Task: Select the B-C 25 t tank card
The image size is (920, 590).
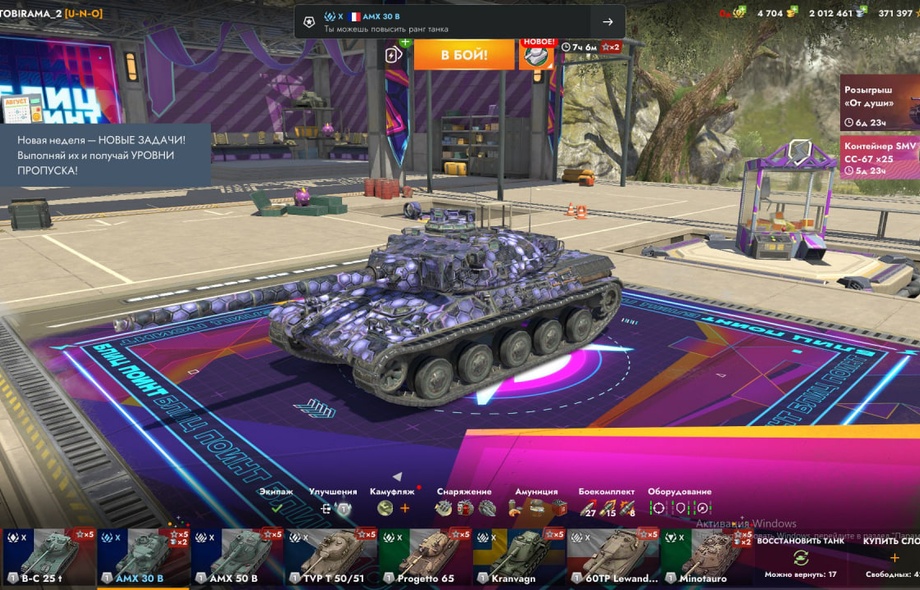Action: pos(48,558)
